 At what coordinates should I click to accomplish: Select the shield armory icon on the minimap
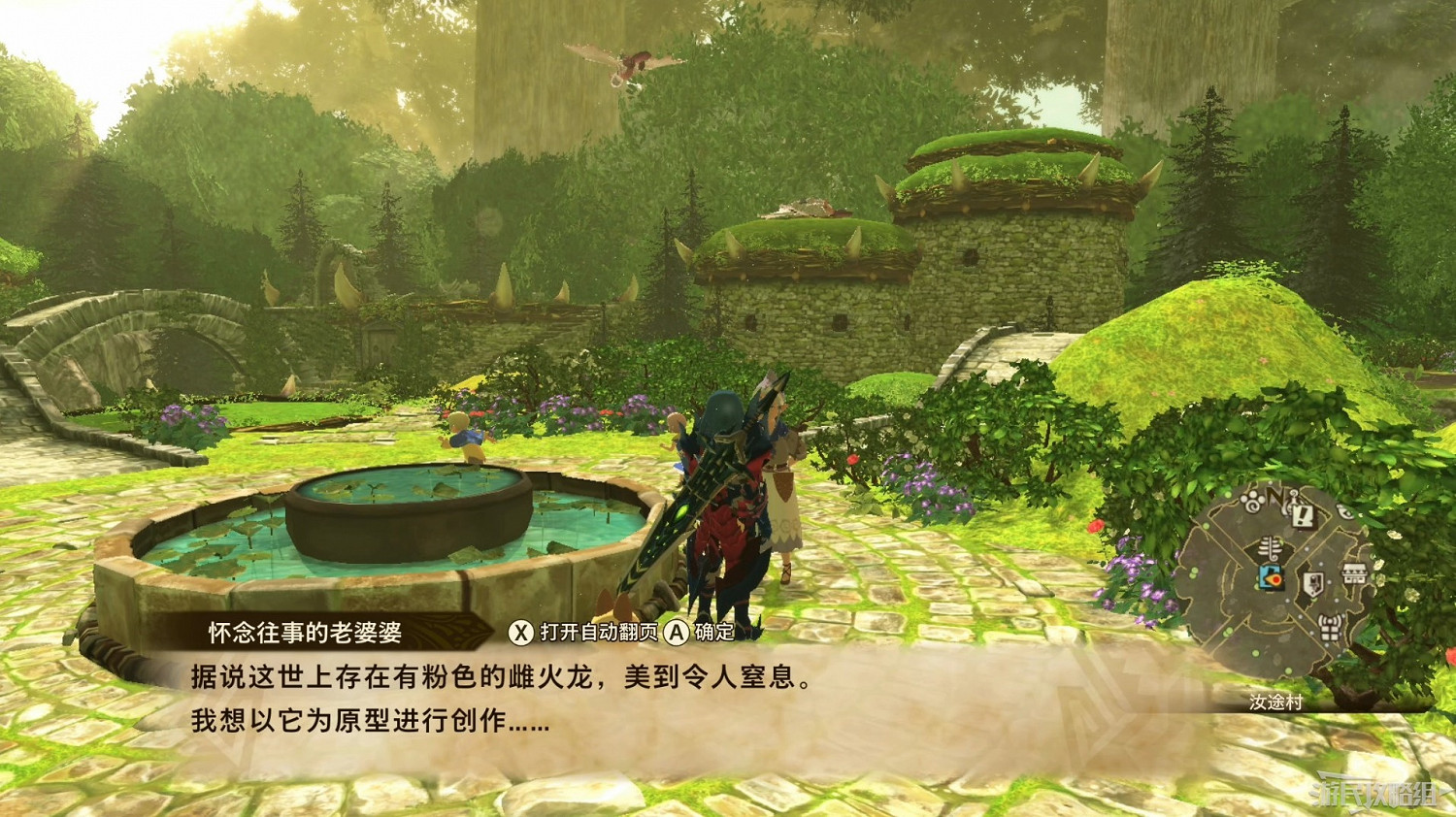click(x=1312, y=583)
